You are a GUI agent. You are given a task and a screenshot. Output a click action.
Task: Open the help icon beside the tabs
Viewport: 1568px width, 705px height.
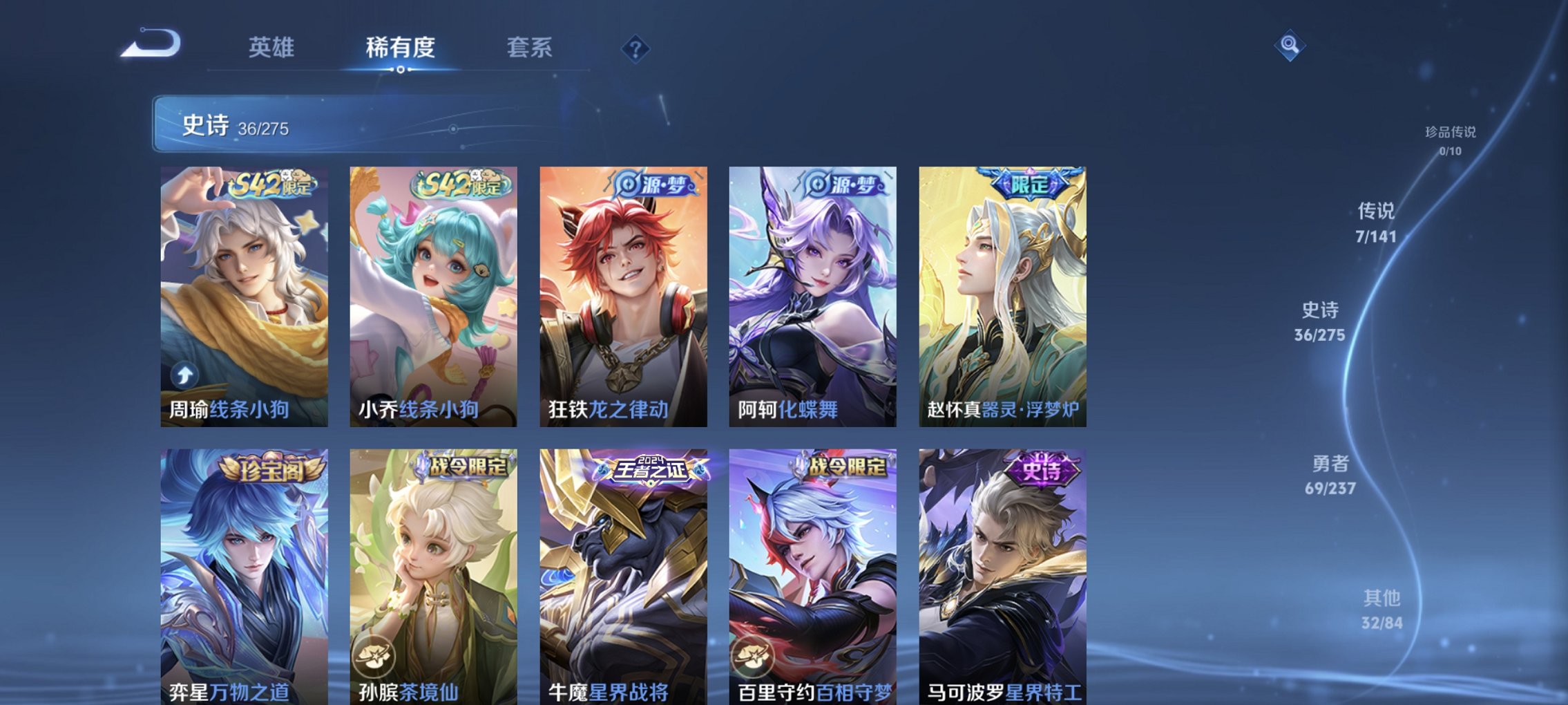pos(637,48)
